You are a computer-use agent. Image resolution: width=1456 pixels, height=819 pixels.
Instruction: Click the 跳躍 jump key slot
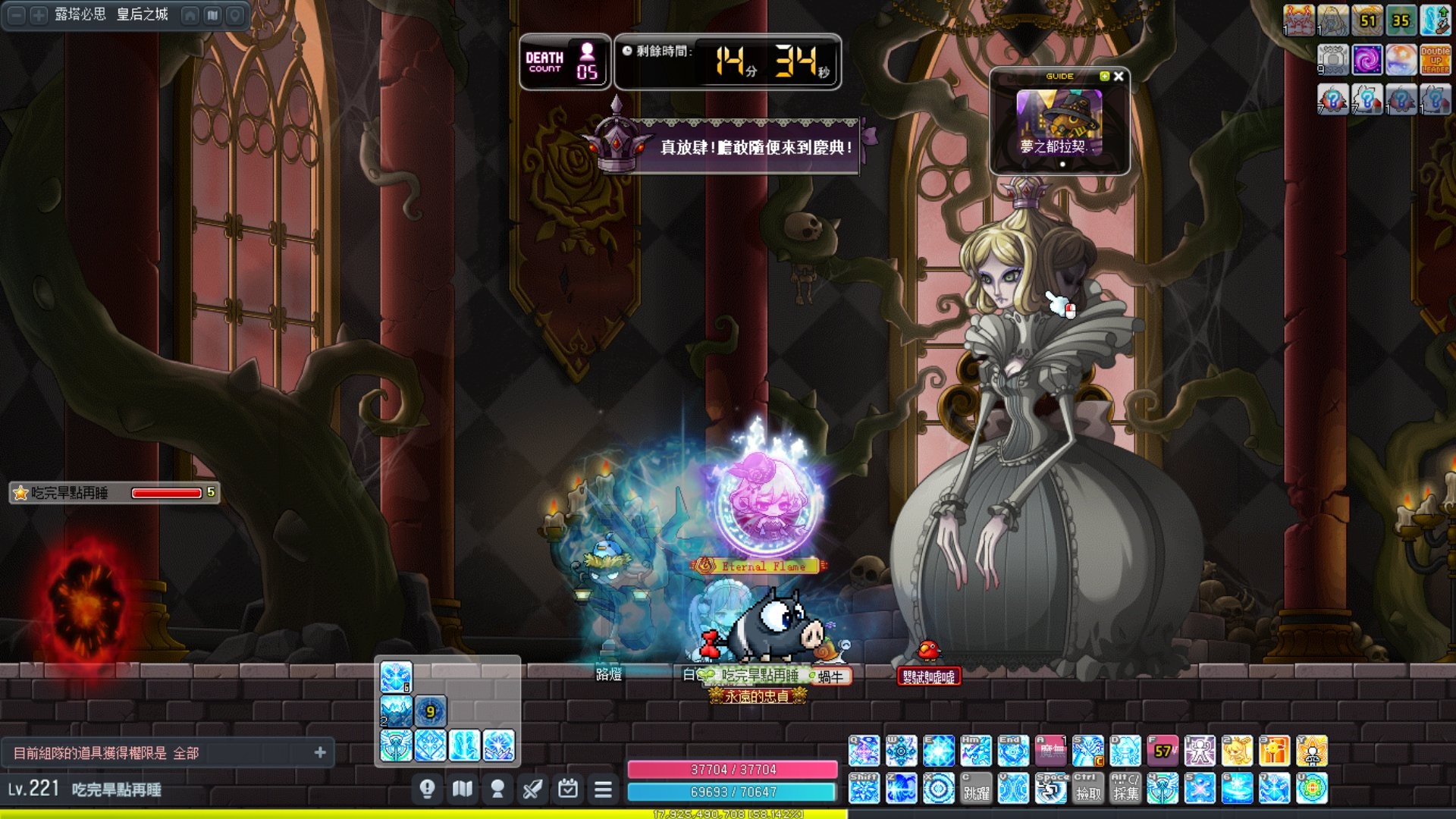[976, 789]
